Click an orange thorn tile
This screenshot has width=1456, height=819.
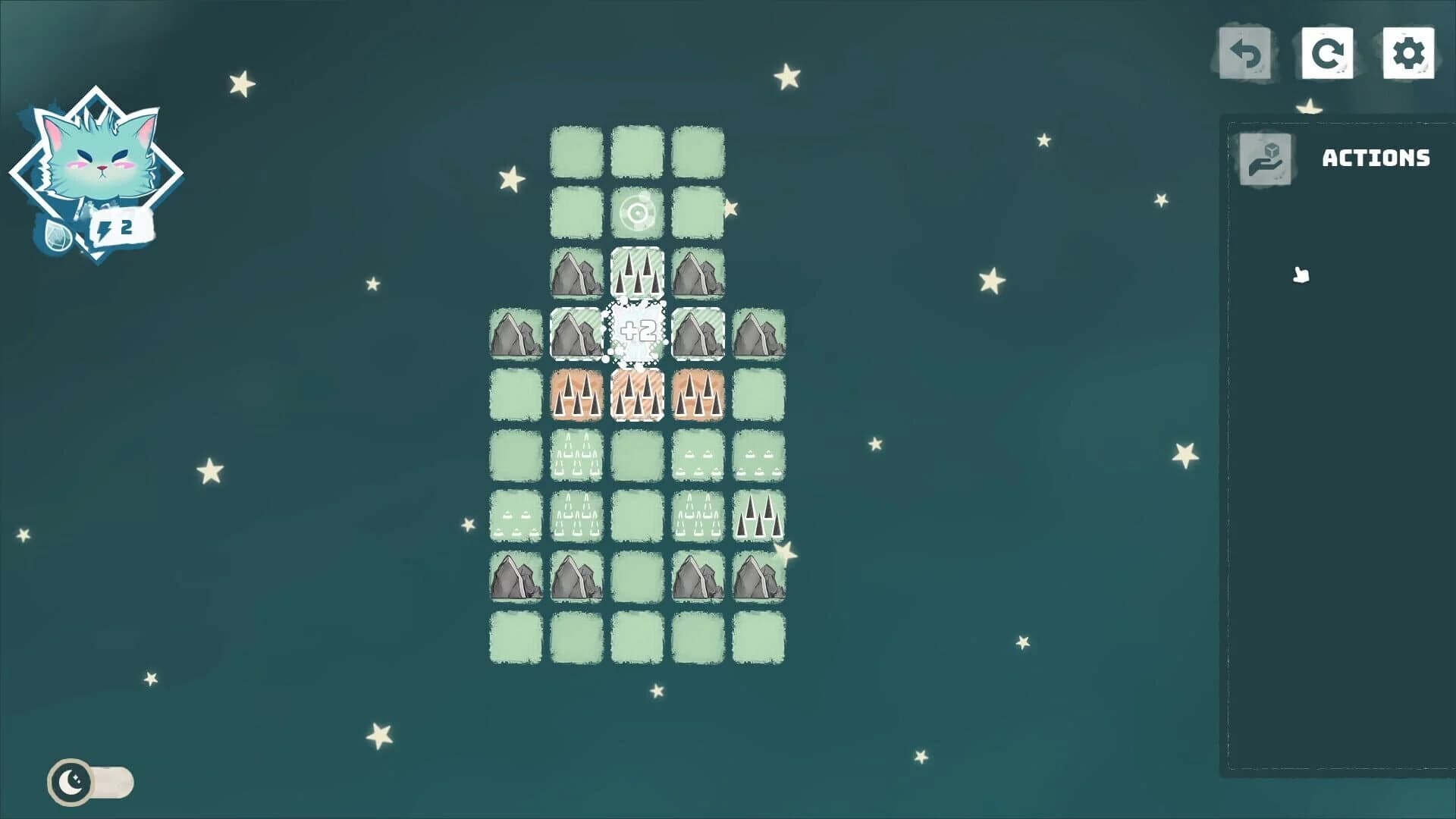point(576,394)
